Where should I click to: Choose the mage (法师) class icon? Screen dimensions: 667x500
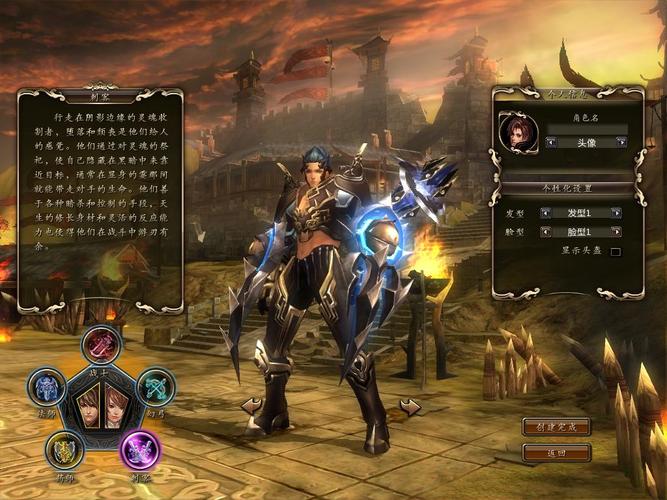tap(46, 387)
